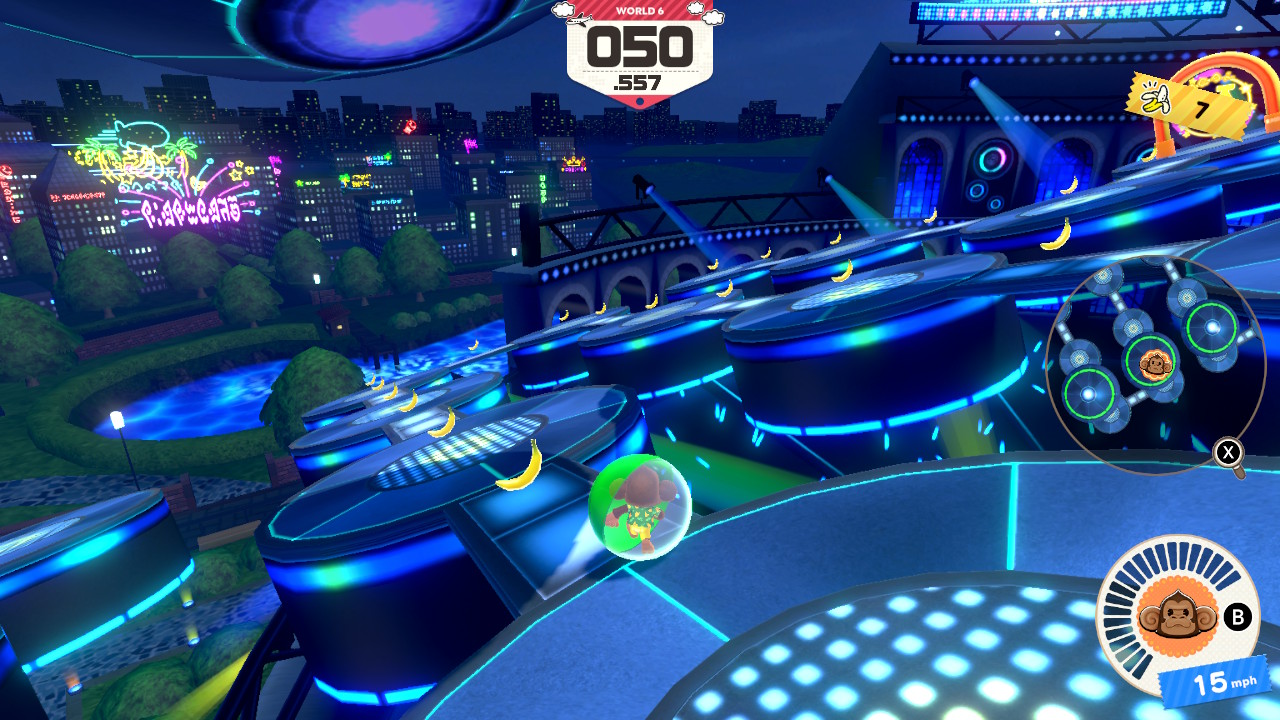The height and width of the screenshot is (720, 1280).
Task: Click the airplane icon on the timer banner
Action: (579, 18)
